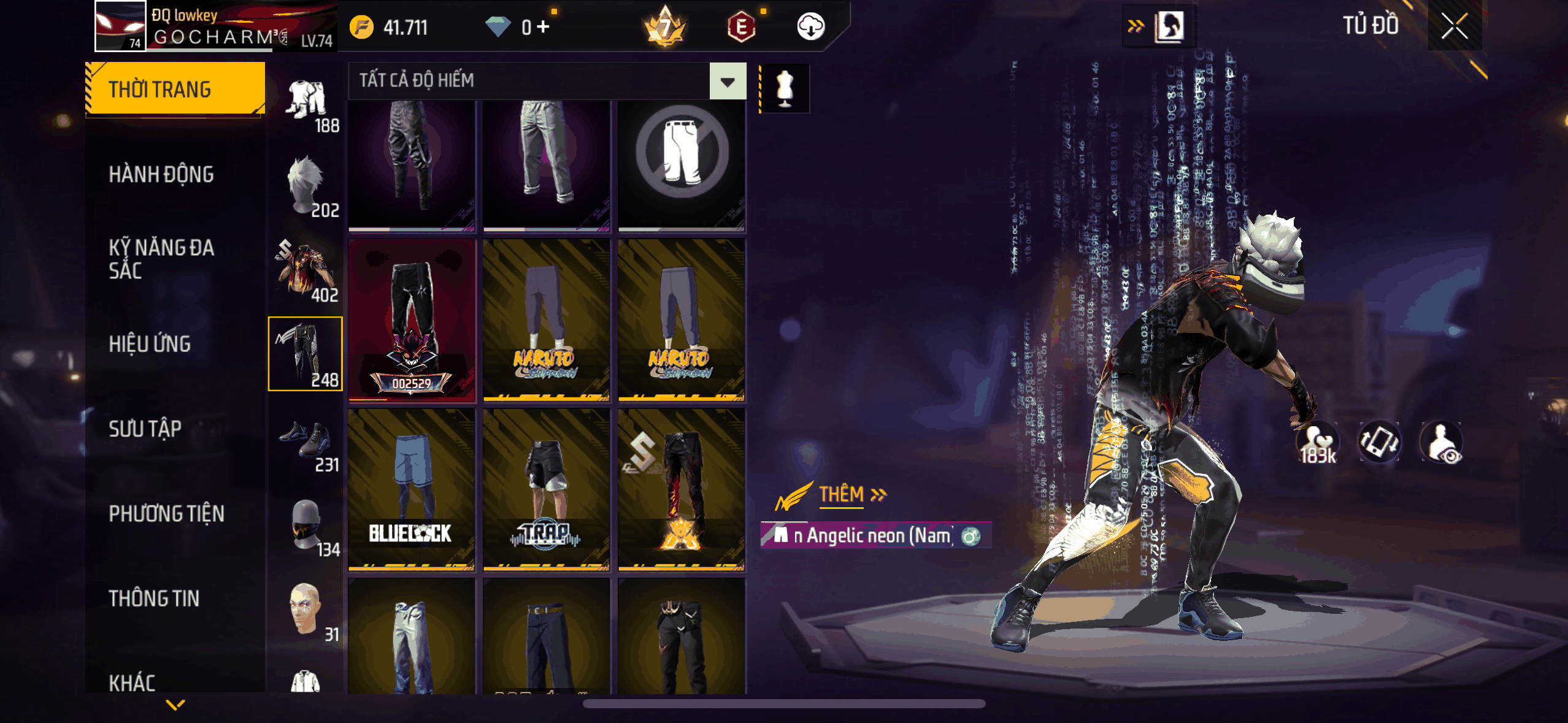1568x723 pixels.
Task: Open the THÔNG TIN tab
Action: click(154, 599)
